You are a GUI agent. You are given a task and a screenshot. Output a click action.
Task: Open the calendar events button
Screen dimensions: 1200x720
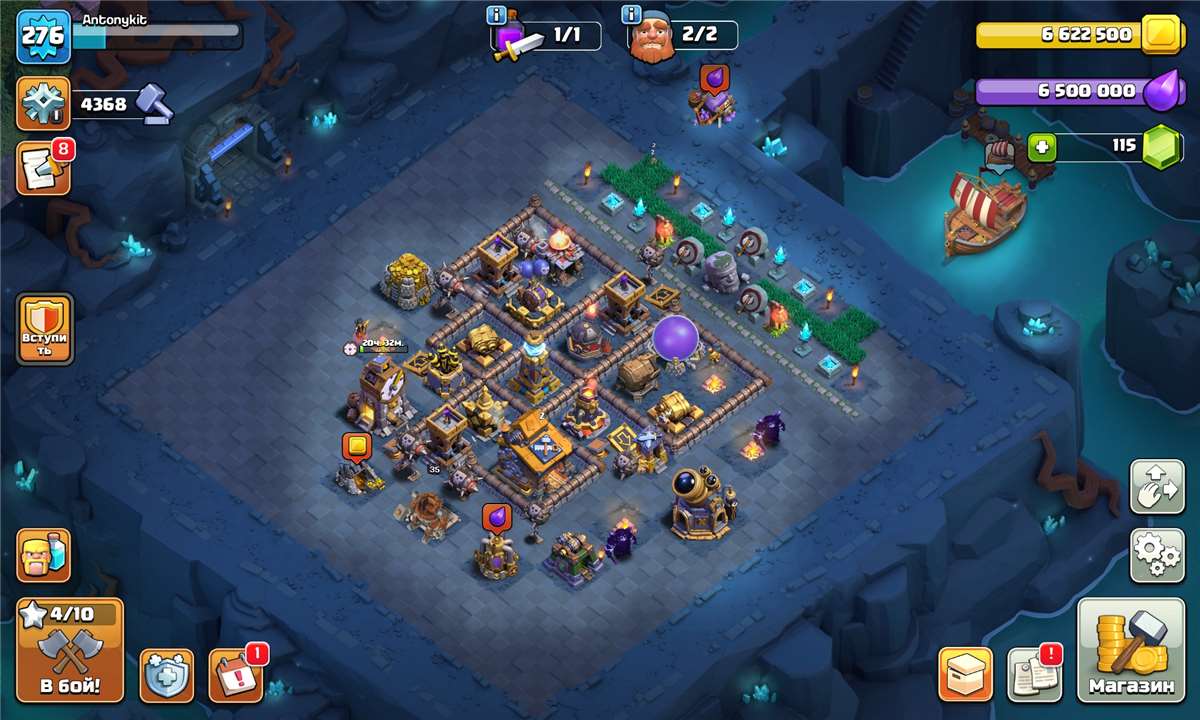(x=235, y=675)
